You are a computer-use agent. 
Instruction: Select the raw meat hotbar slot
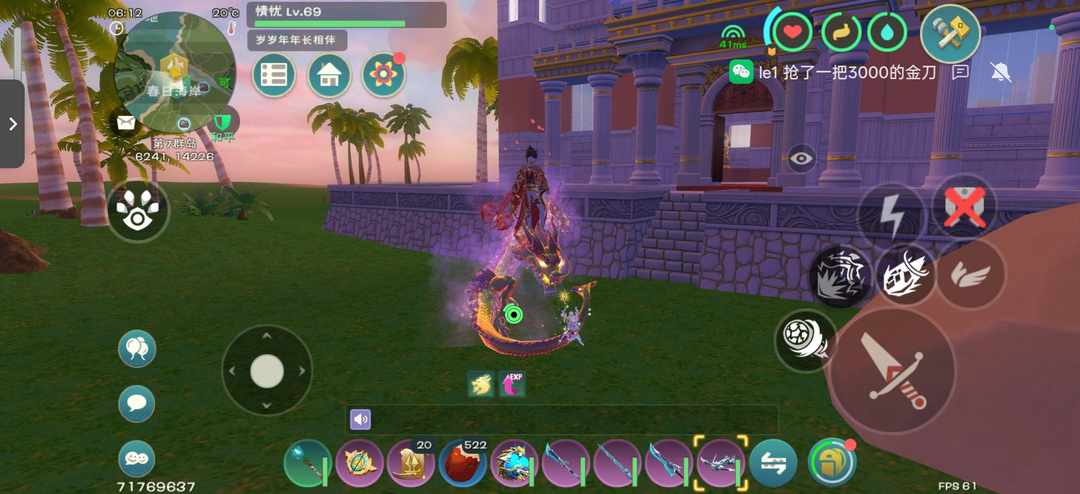(463, 463)
